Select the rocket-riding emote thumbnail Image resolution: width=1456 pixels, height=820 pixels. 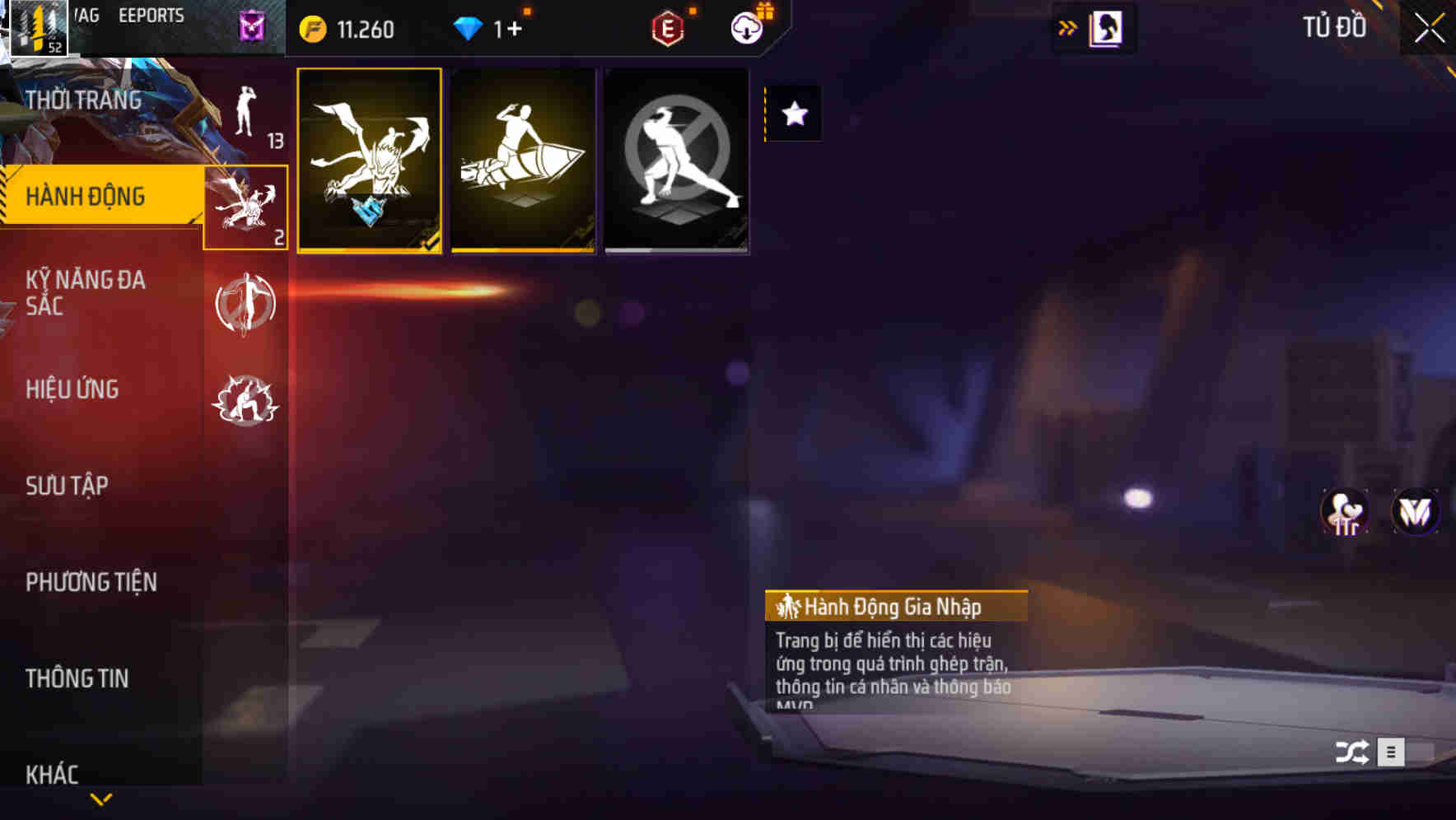click(525, 159)
